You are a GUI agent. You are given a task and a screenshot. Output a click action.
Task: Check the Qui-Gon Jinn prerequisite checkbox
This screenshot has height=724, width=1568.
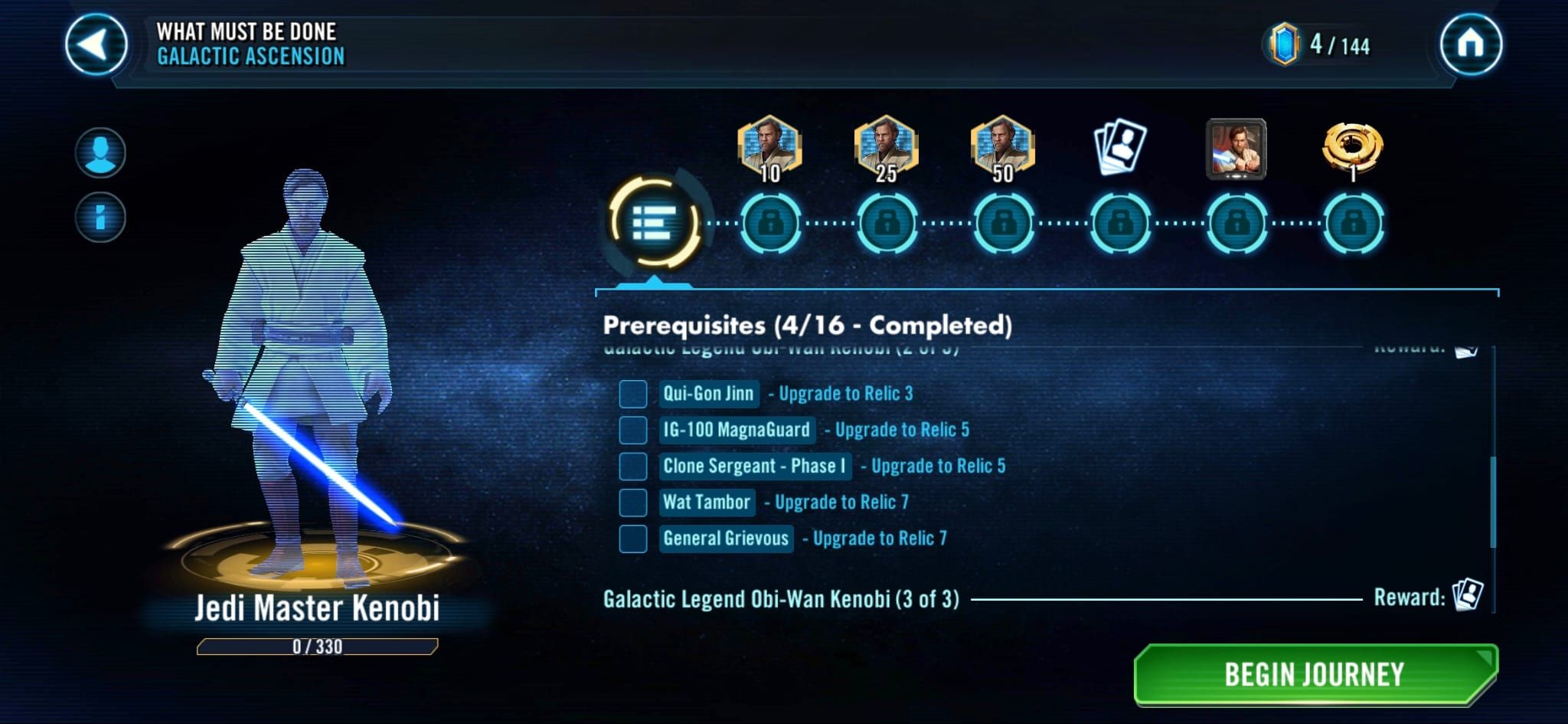[x=633, y=395]
